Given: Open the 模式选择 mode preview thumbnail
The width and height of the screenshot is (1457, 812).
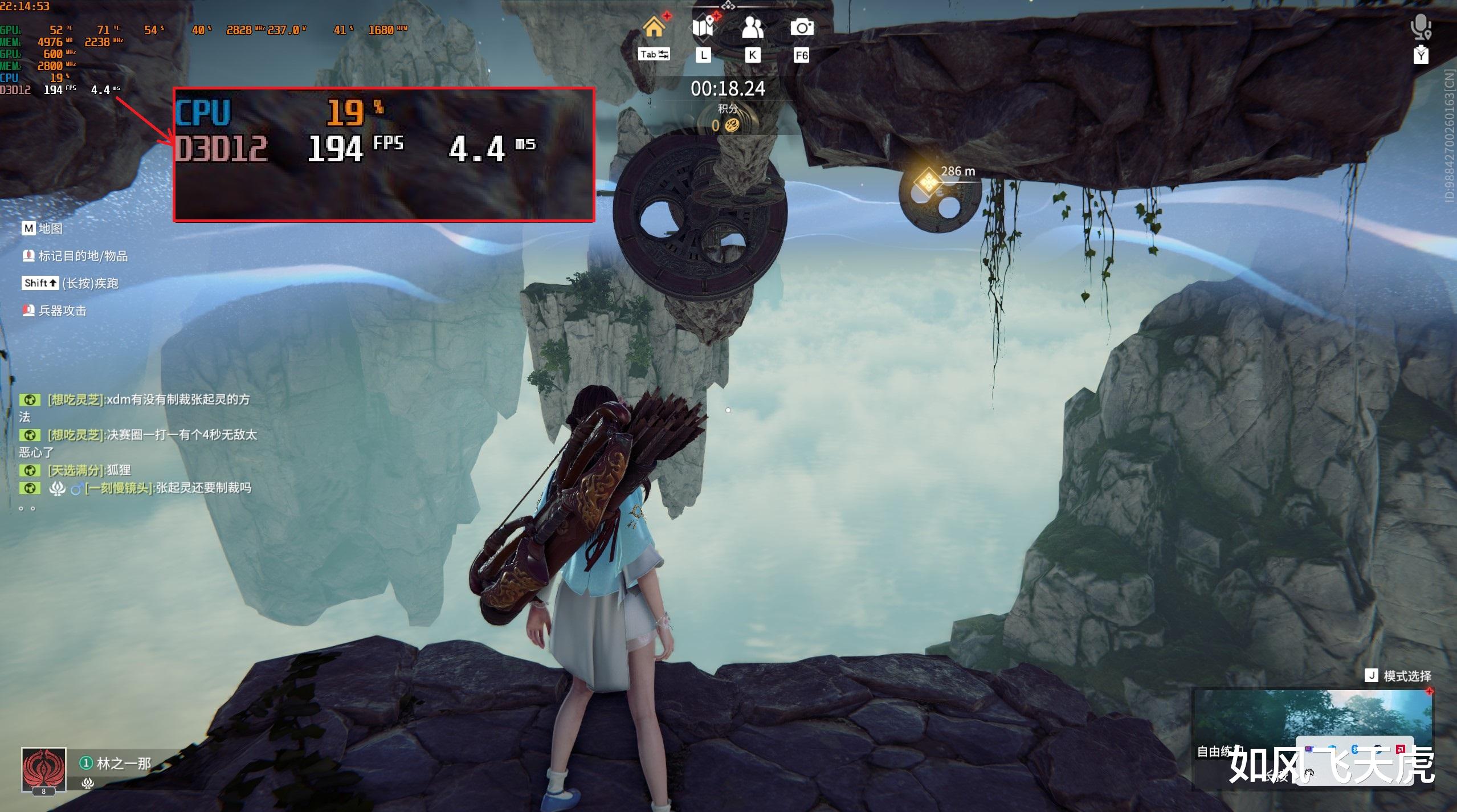Looking at the screenshot, I should (1312, 724).
